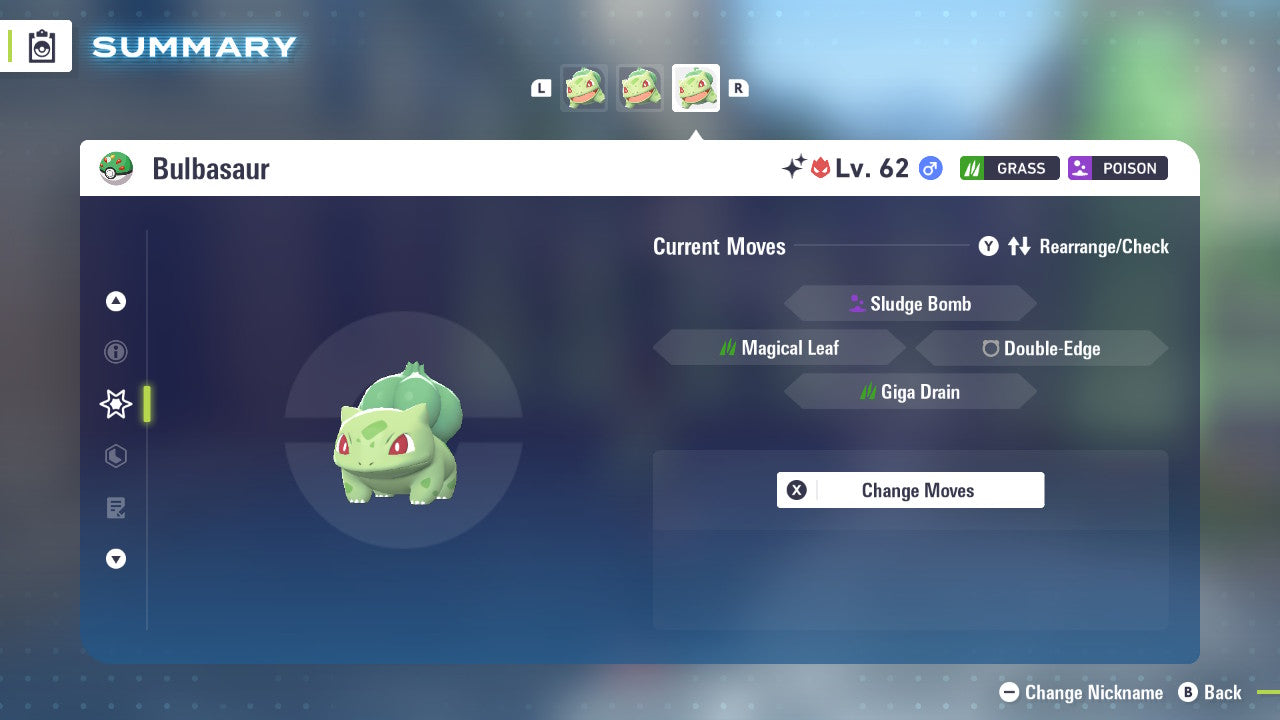Click the male gender symbol
Image resolution: width=1280 pixels, height=720 pixels.
[x=928, y=168]
